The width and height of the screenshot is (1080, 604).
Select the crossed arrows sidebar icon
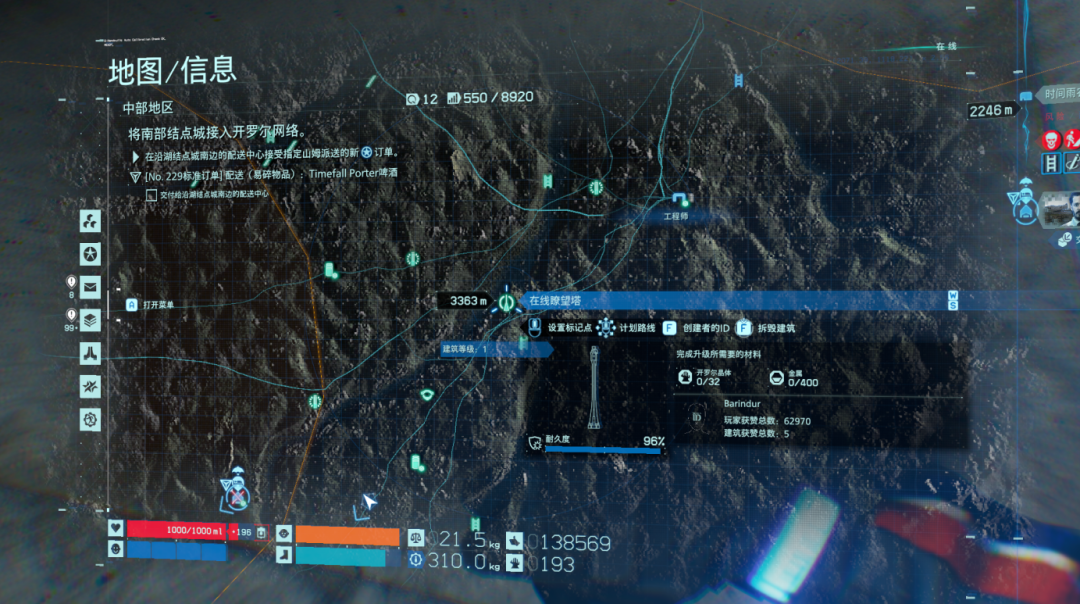(x=91, y=386)
